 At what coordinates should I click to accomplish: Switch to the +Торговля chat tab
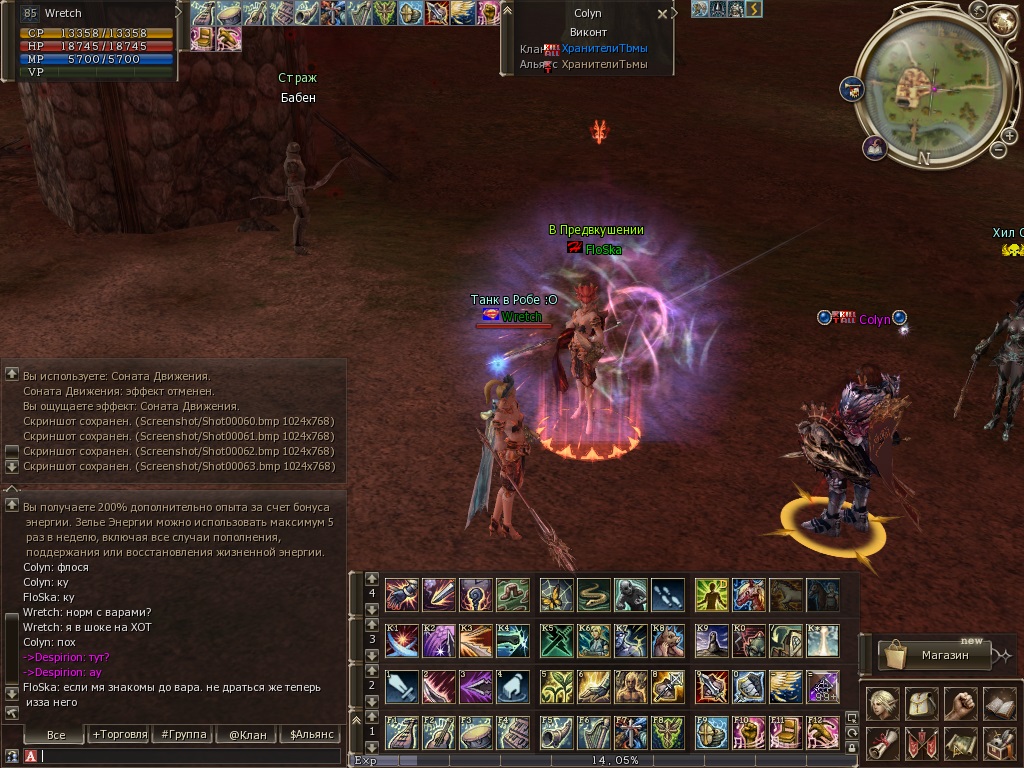[119, 735]
